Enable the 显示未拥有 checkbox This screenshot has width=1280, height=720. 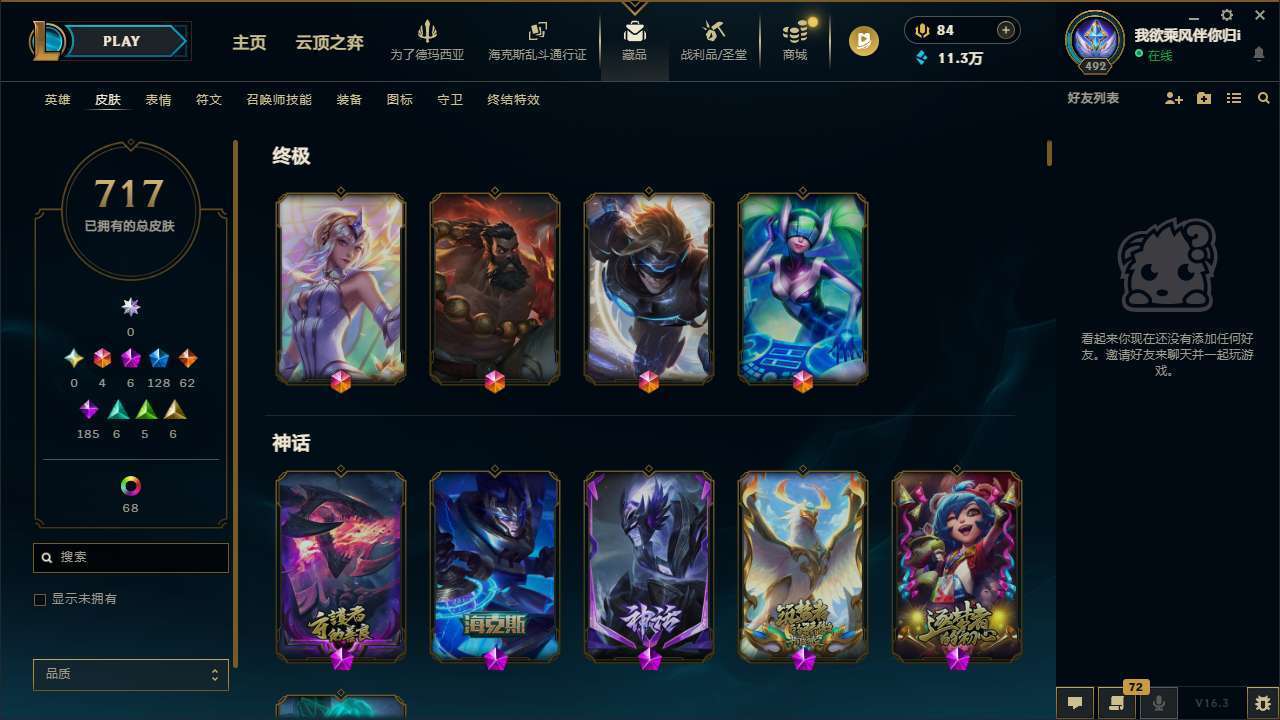[x=40, y=599]
